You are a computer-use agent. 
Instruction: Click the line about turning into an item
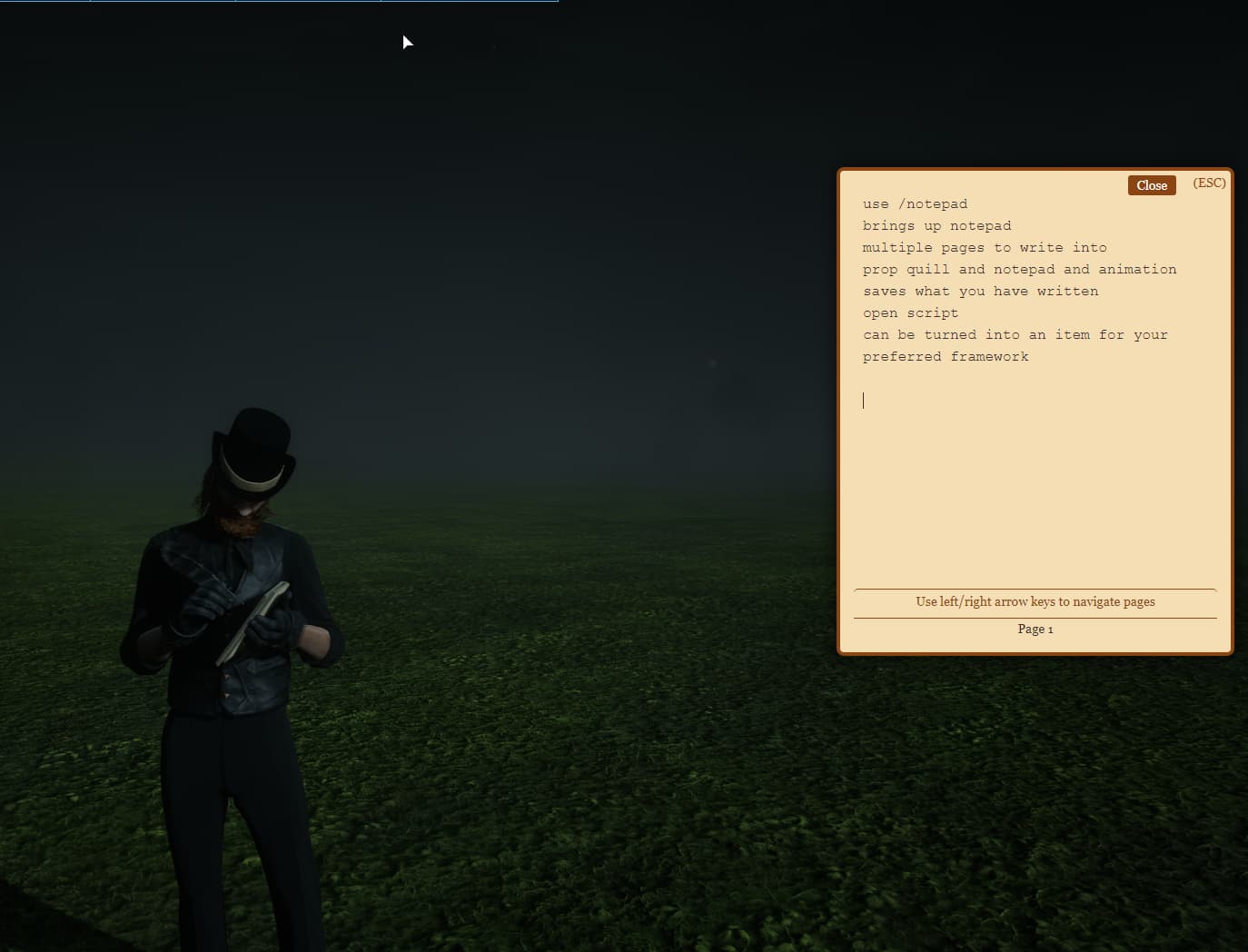point(1015,334)
